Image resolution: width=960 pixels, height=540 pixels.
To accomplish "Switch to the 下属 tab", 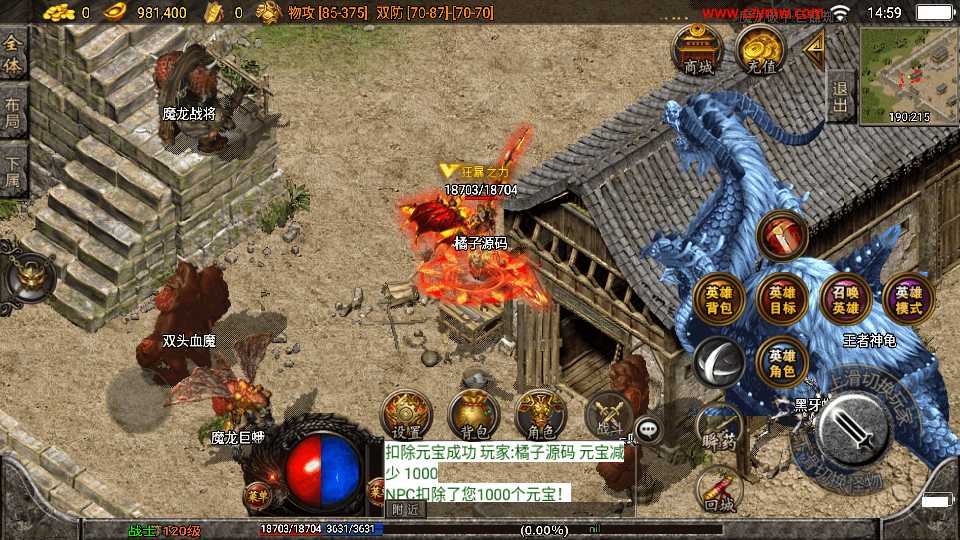I will coord(13,170).
